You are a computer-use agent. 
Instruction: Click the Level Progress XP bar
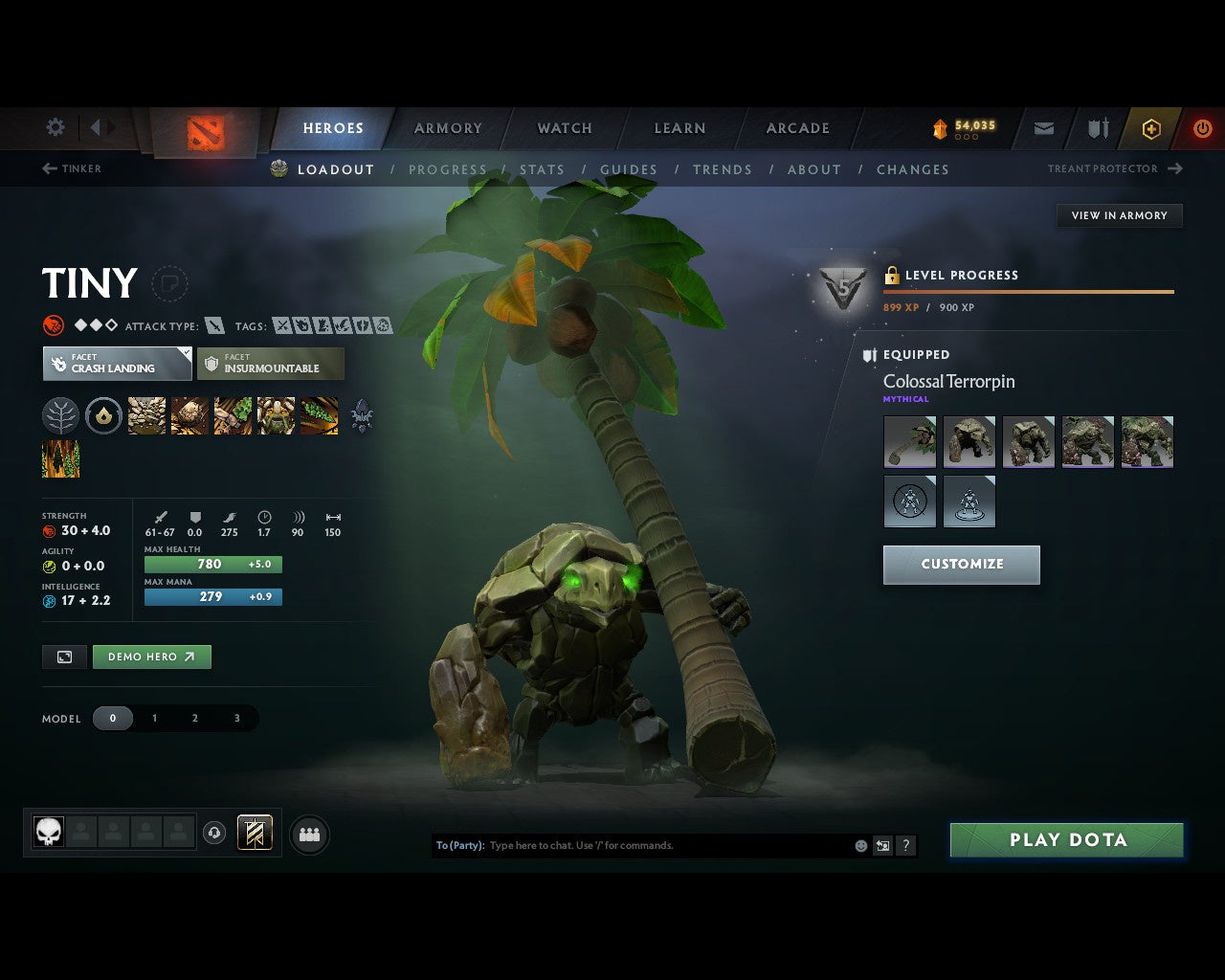pyautogui.click(x=1028, y=293)
